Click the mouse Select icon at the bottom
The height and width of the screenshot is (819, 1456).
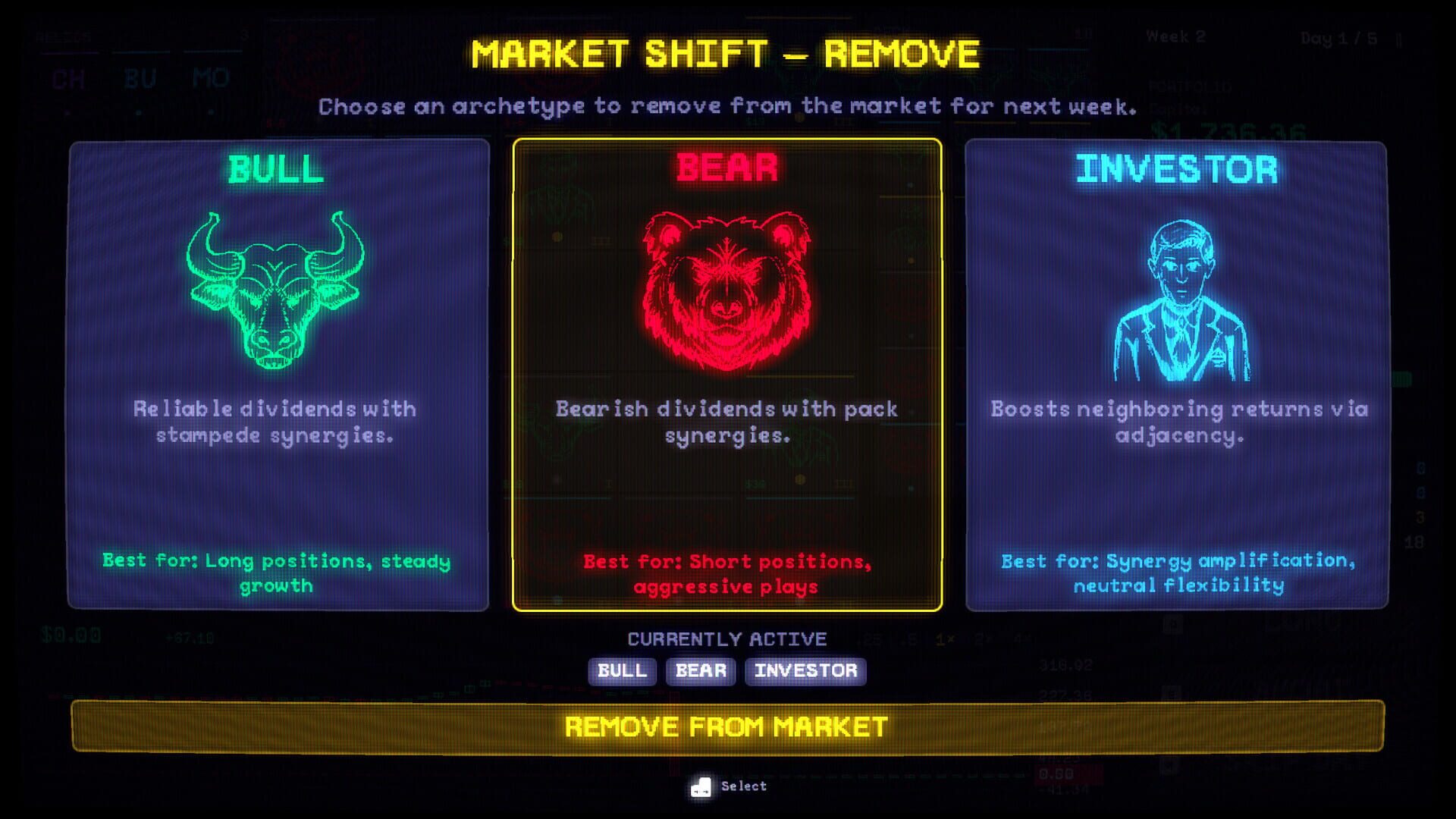pos(701,786)
